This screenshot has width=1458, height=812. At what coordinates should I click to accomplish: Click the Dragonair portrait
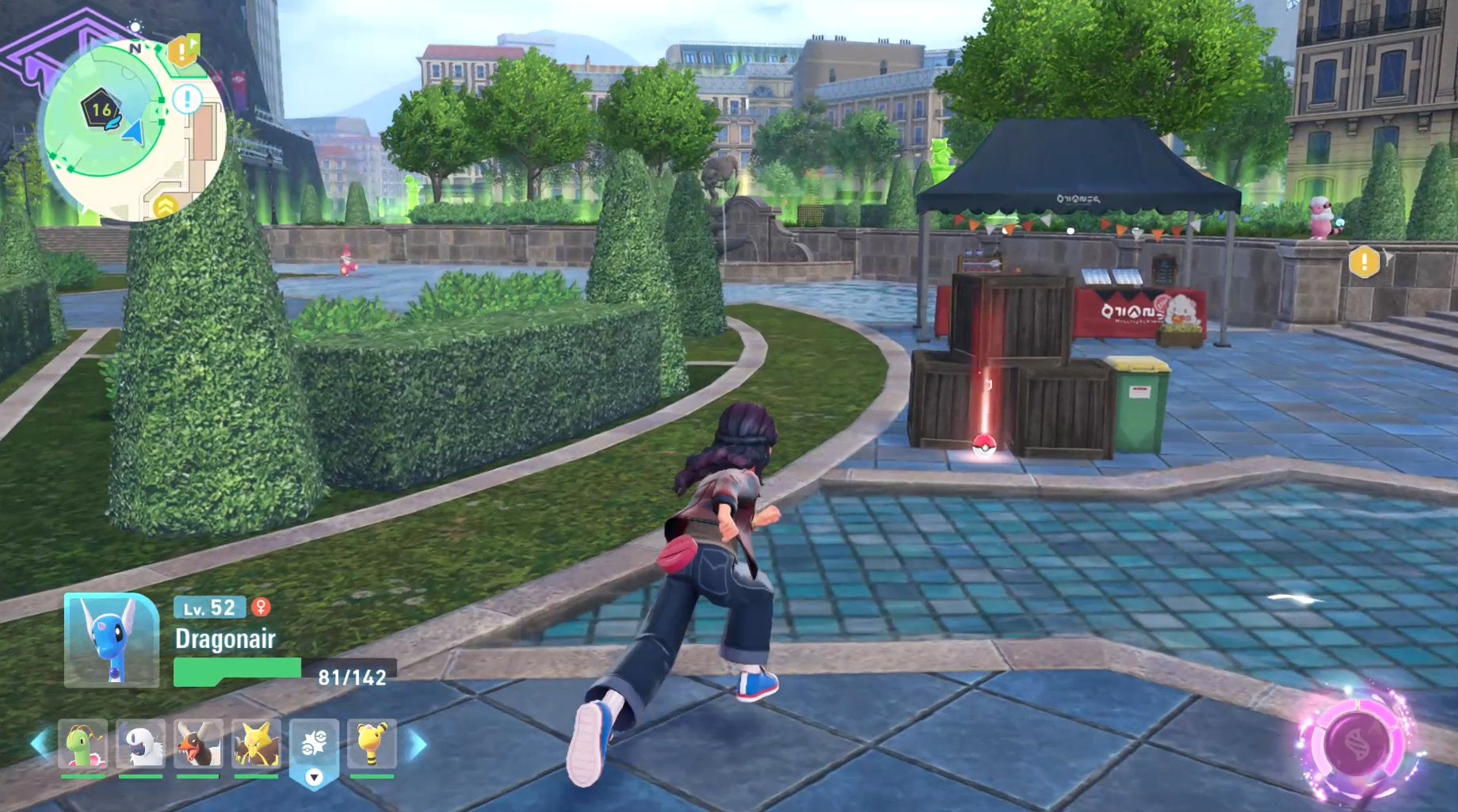111,640
